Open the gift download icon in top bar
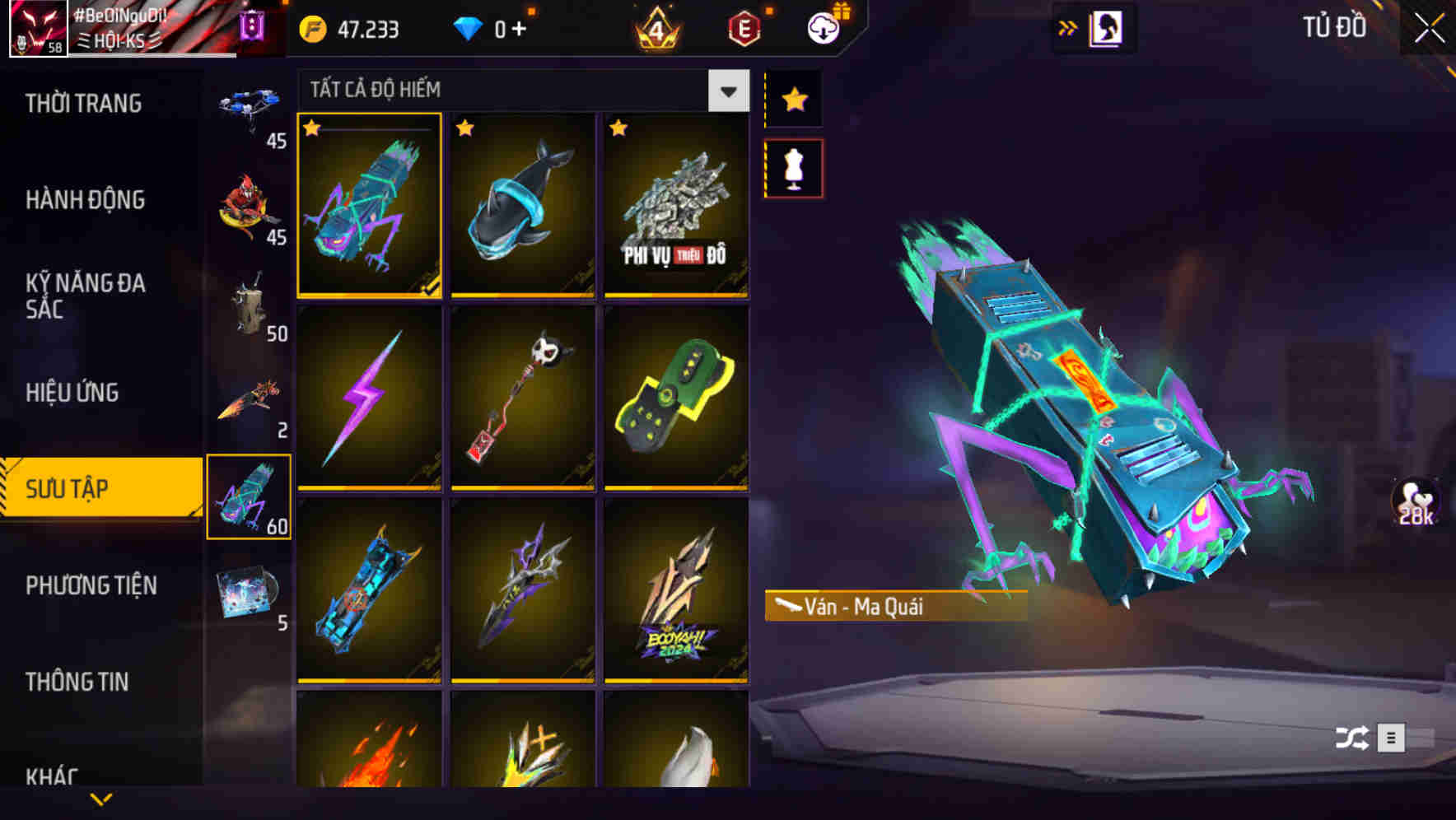The width and height of the screenshot is (1456, 820). [824, 29]
